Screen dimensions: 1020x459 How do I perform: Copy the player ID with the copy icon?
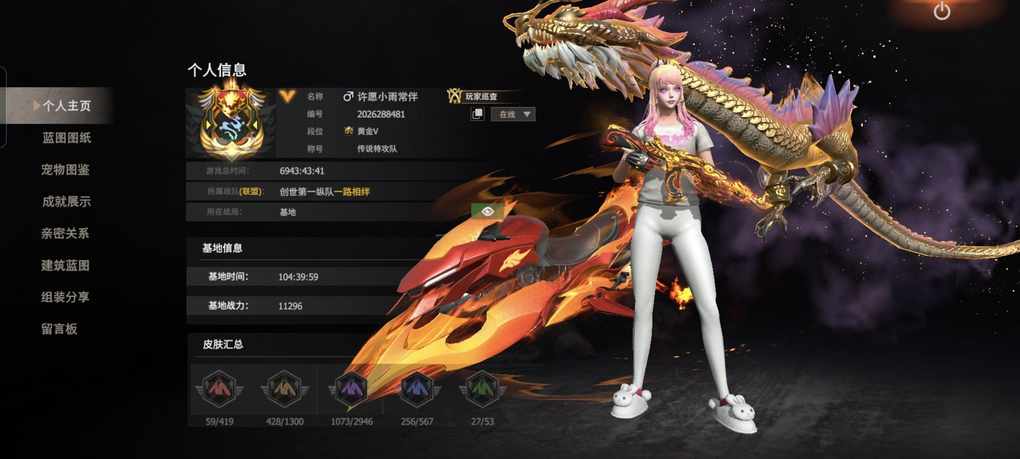(478, 114)
